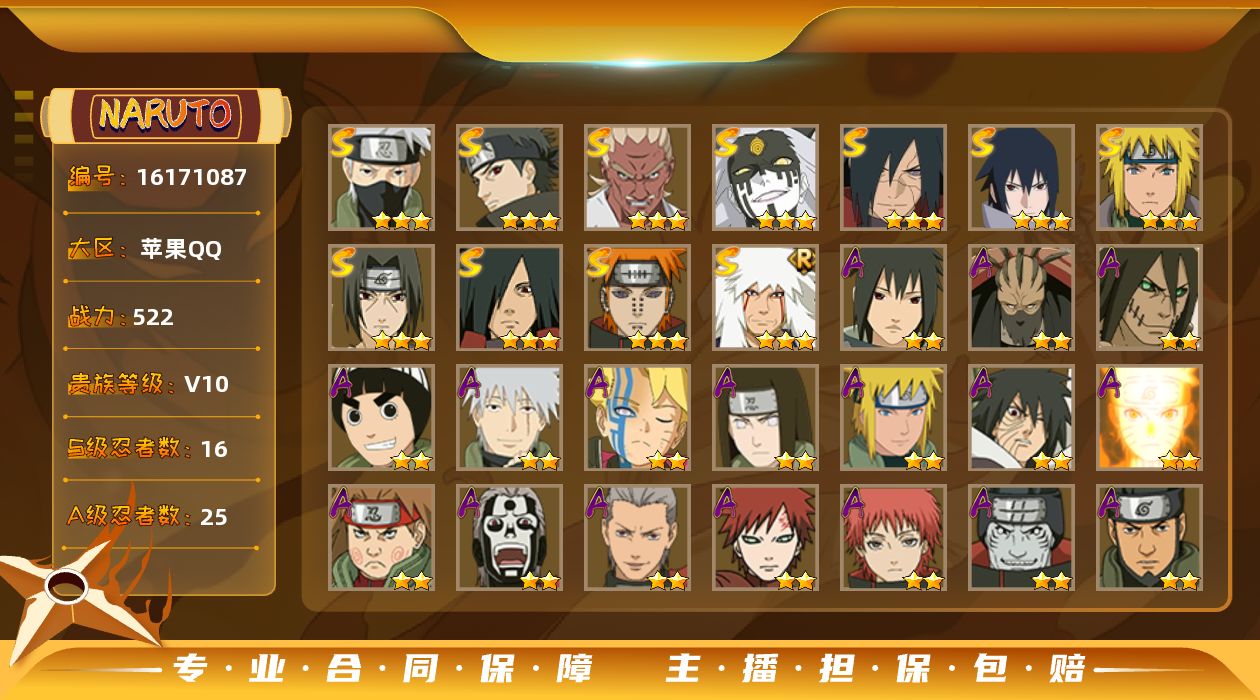Open the white-haired Jiraiya card
Screen dimensions: 1260x700
[766, 297]
